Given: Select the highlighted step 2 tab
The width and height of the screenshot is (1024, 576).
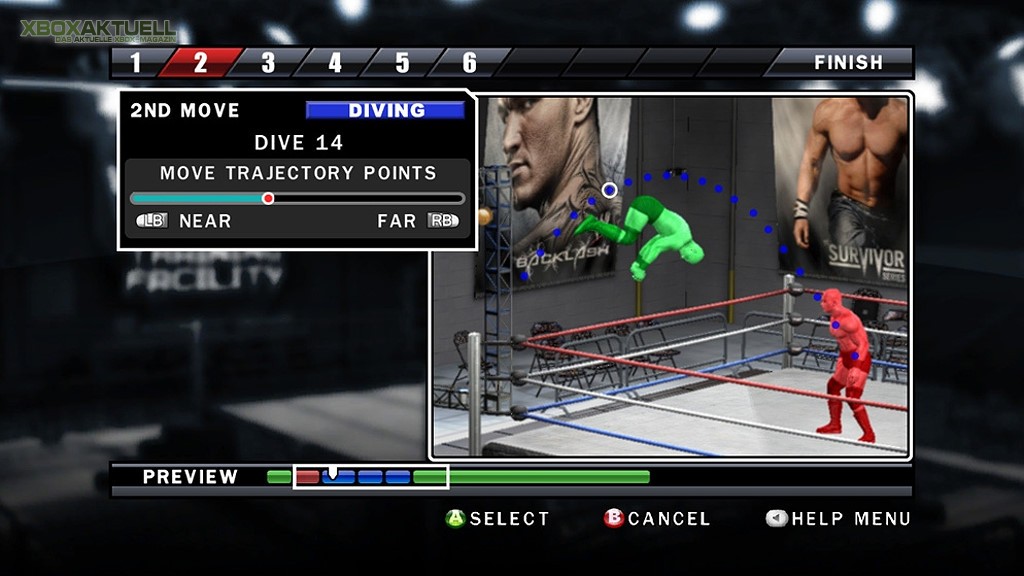Looking at the screenshot, I should click(200, 63).
